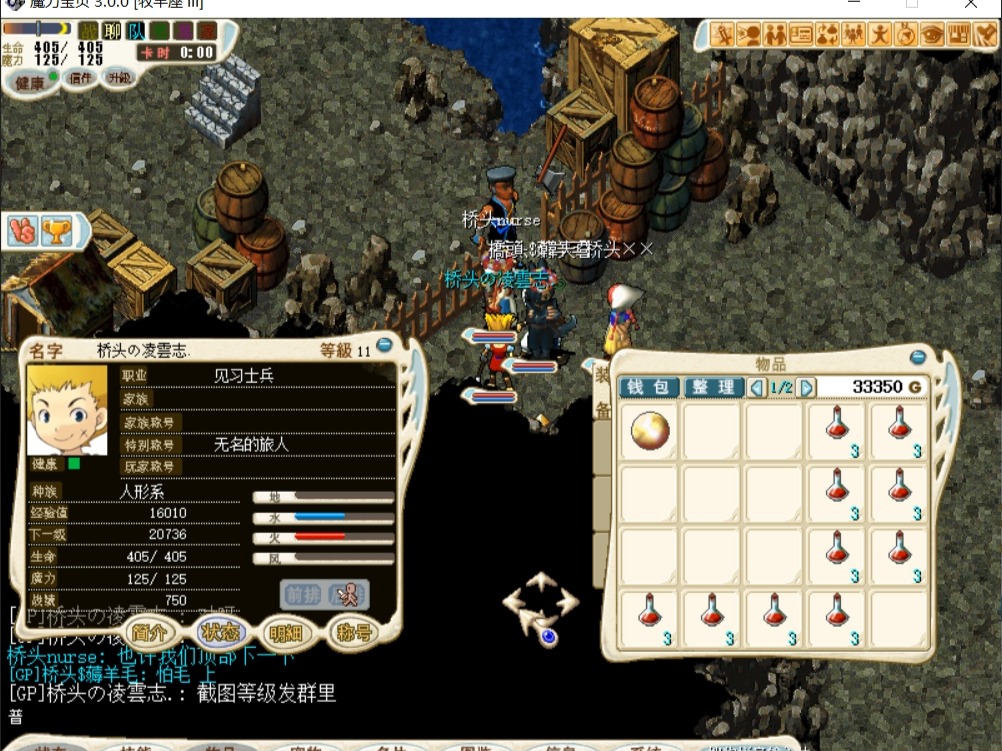
Task: Open the 简介 profile tab
Action: tap(154, 632)
